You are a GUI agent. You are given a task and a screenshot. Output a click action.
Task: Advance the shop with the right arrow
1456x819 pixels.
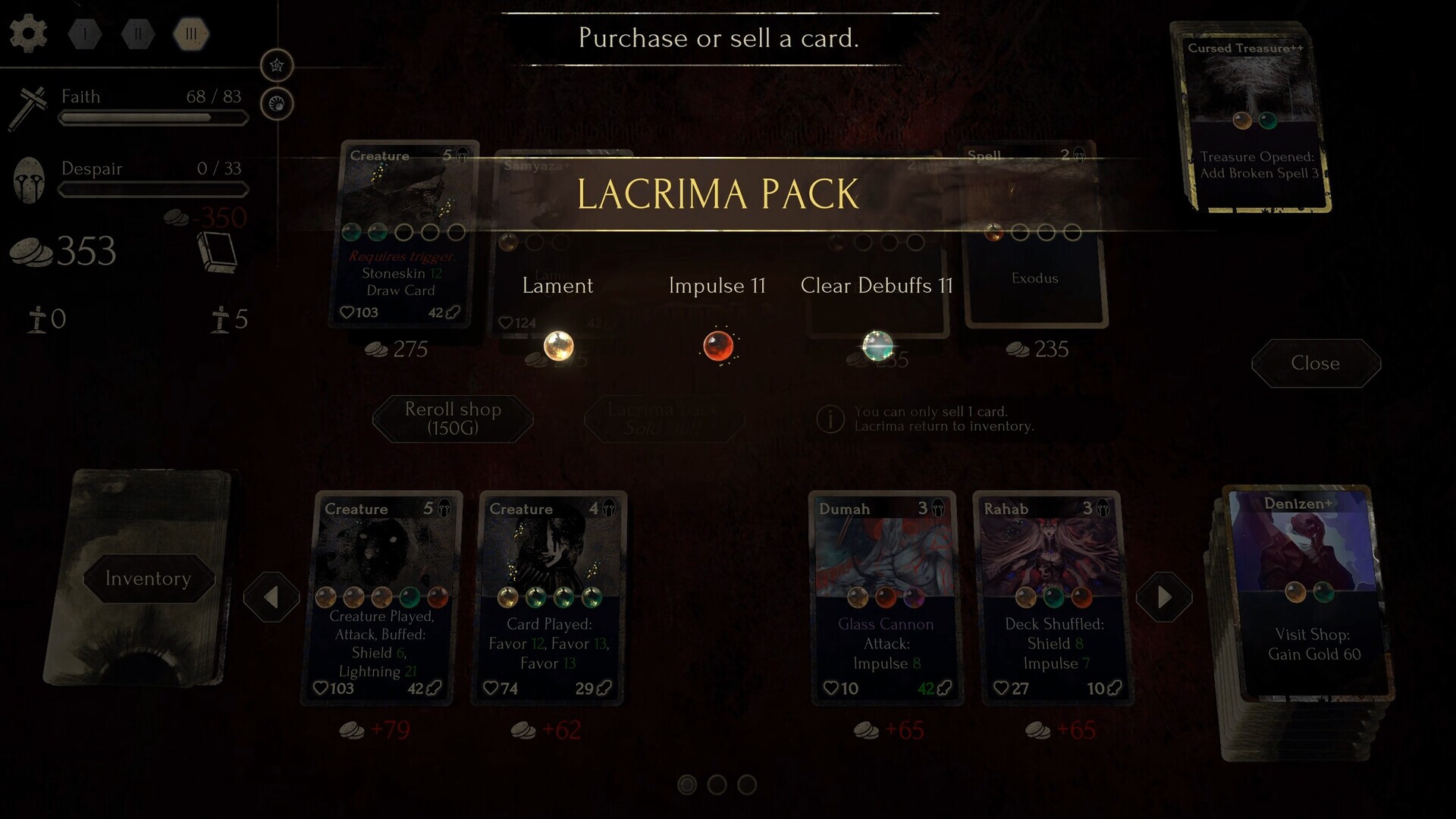(x=1164, y=596)
